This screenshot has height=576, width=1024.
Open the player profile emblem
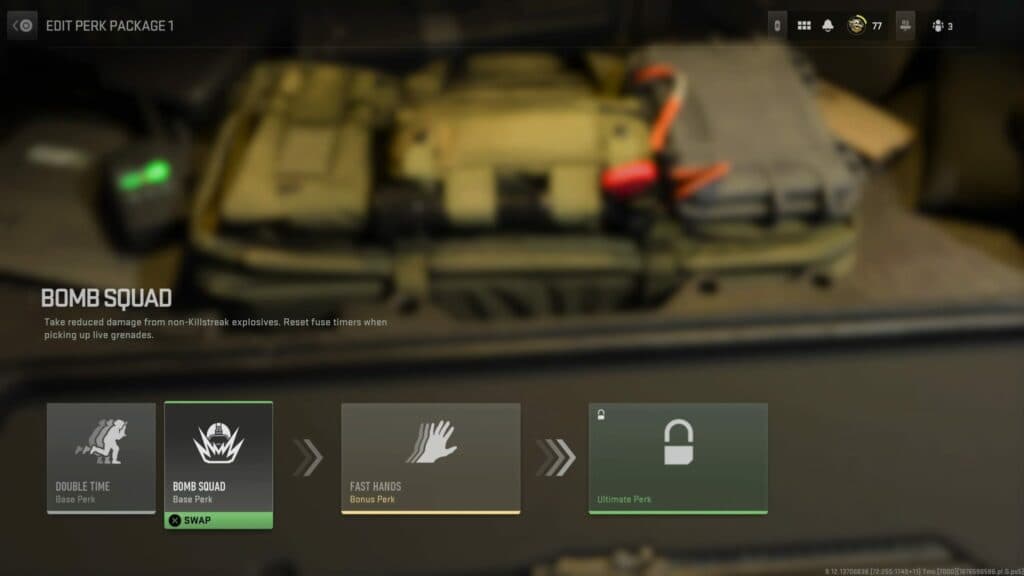pyautogui.click(x=857, y=26)
